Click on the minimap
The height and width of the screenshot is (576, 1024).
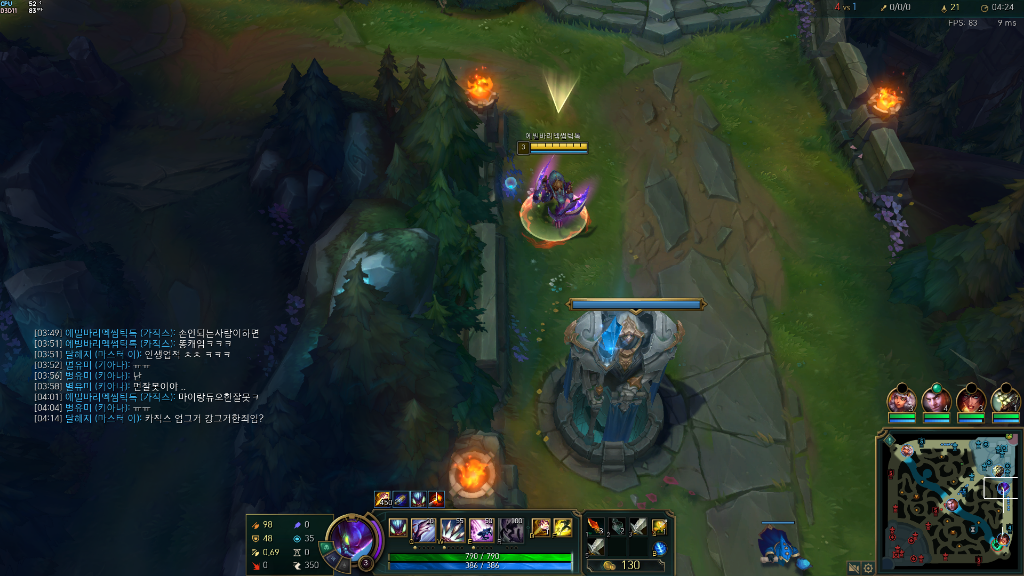[x=945, y=500]
